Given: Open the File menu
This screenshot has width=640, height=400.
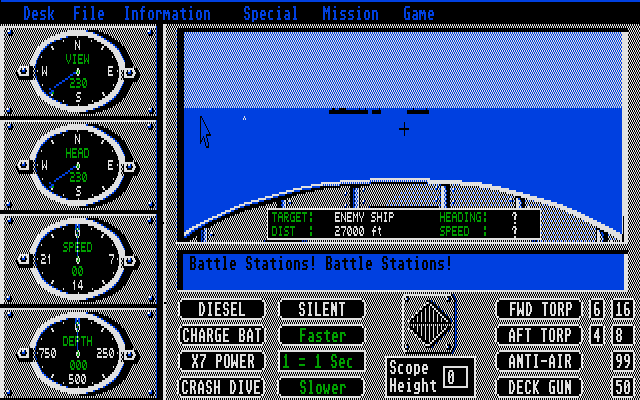Looking at the screenshot, I should [88, 14].
